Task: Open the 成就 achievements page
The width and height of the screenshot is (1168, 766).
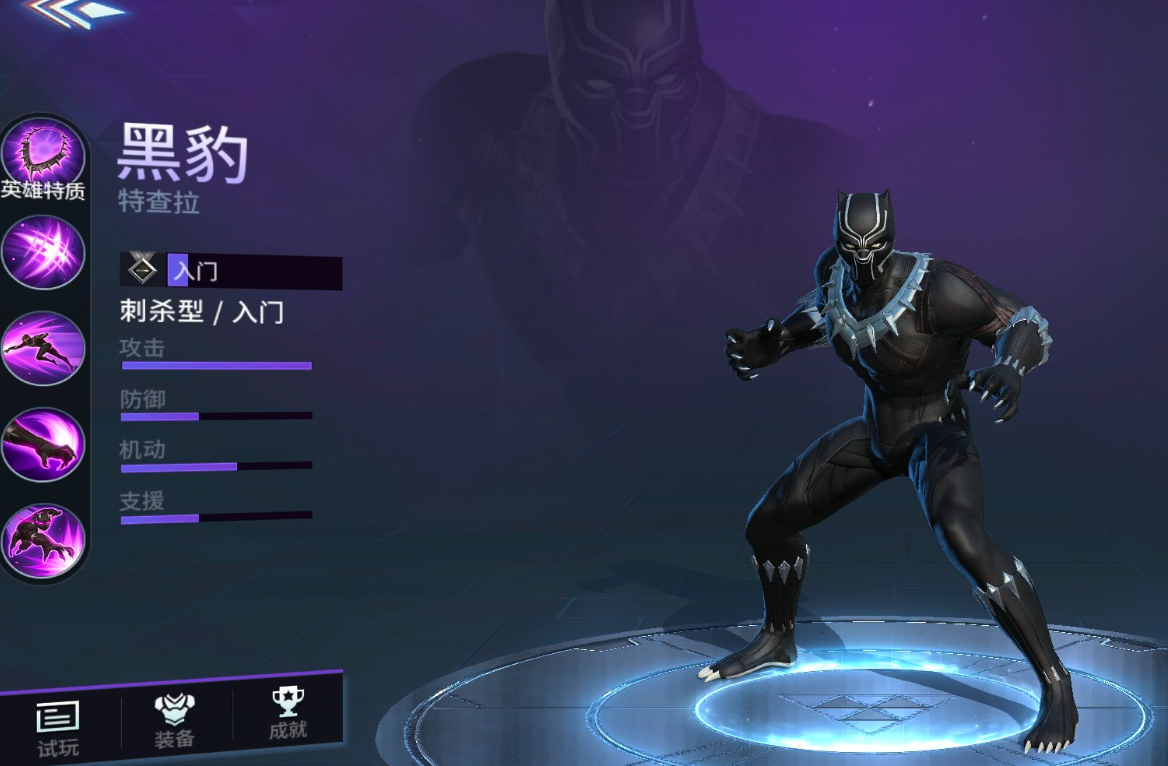Action: (288, 714)
